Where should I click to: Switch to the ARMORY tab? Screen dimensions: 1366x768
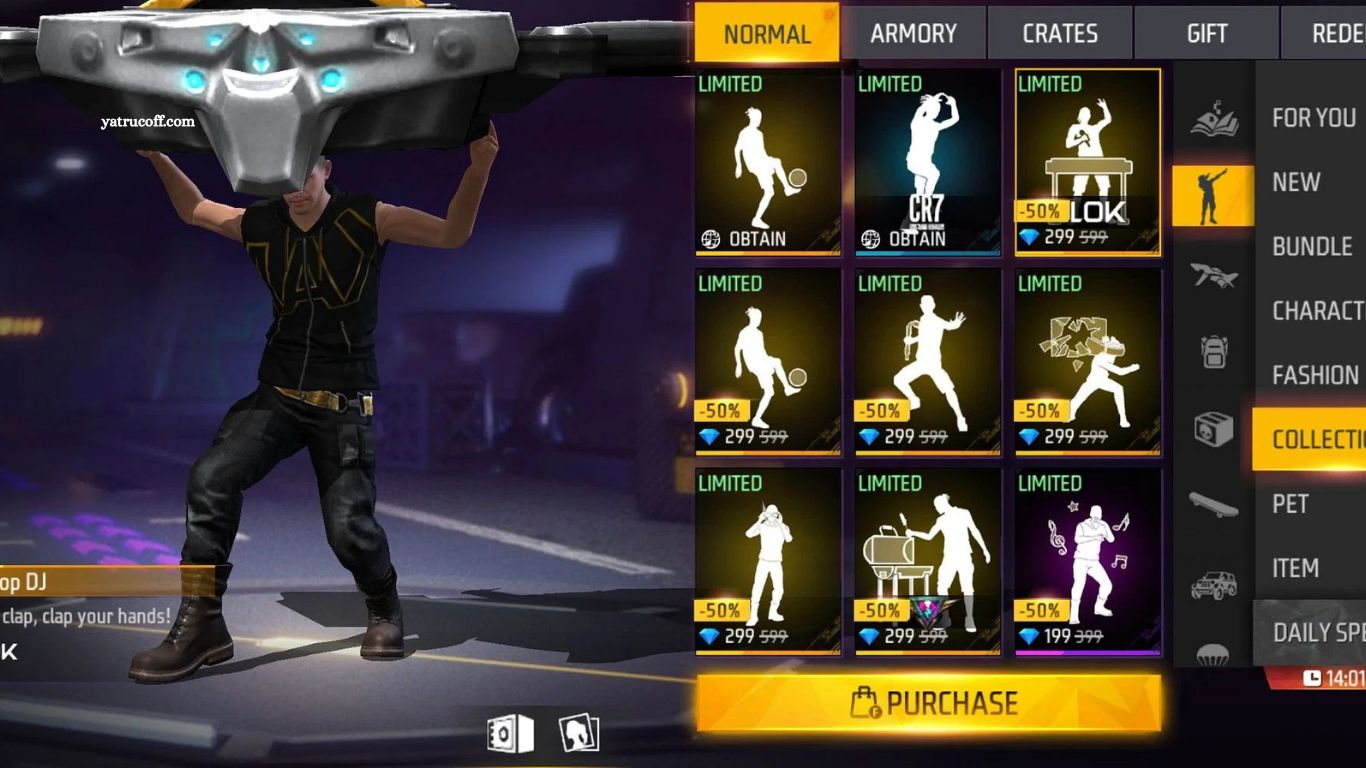tap(914, 33)
